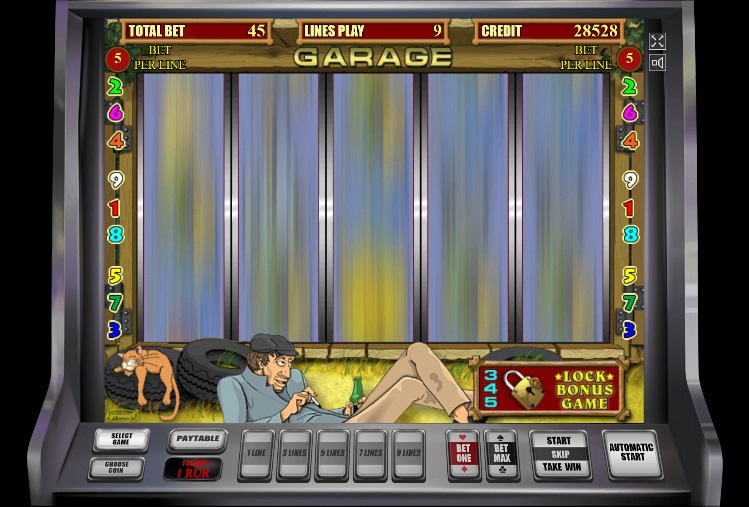Show the Paytable
Image resolution: width=749 pixels, height=507 pixels.
click(x=196, y=440)
